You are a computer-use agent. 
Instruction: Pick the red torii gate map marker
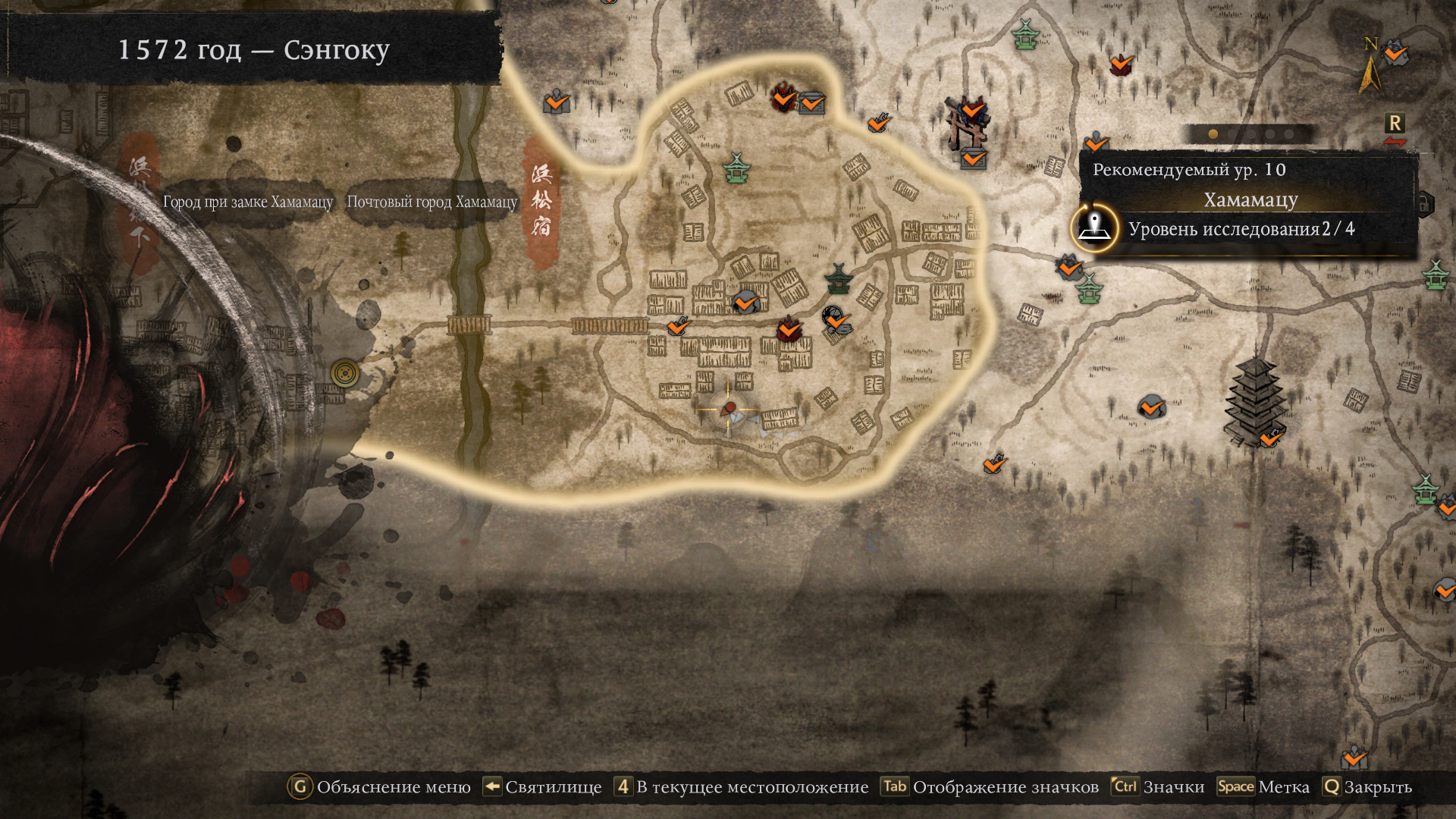tap(966, 125)
